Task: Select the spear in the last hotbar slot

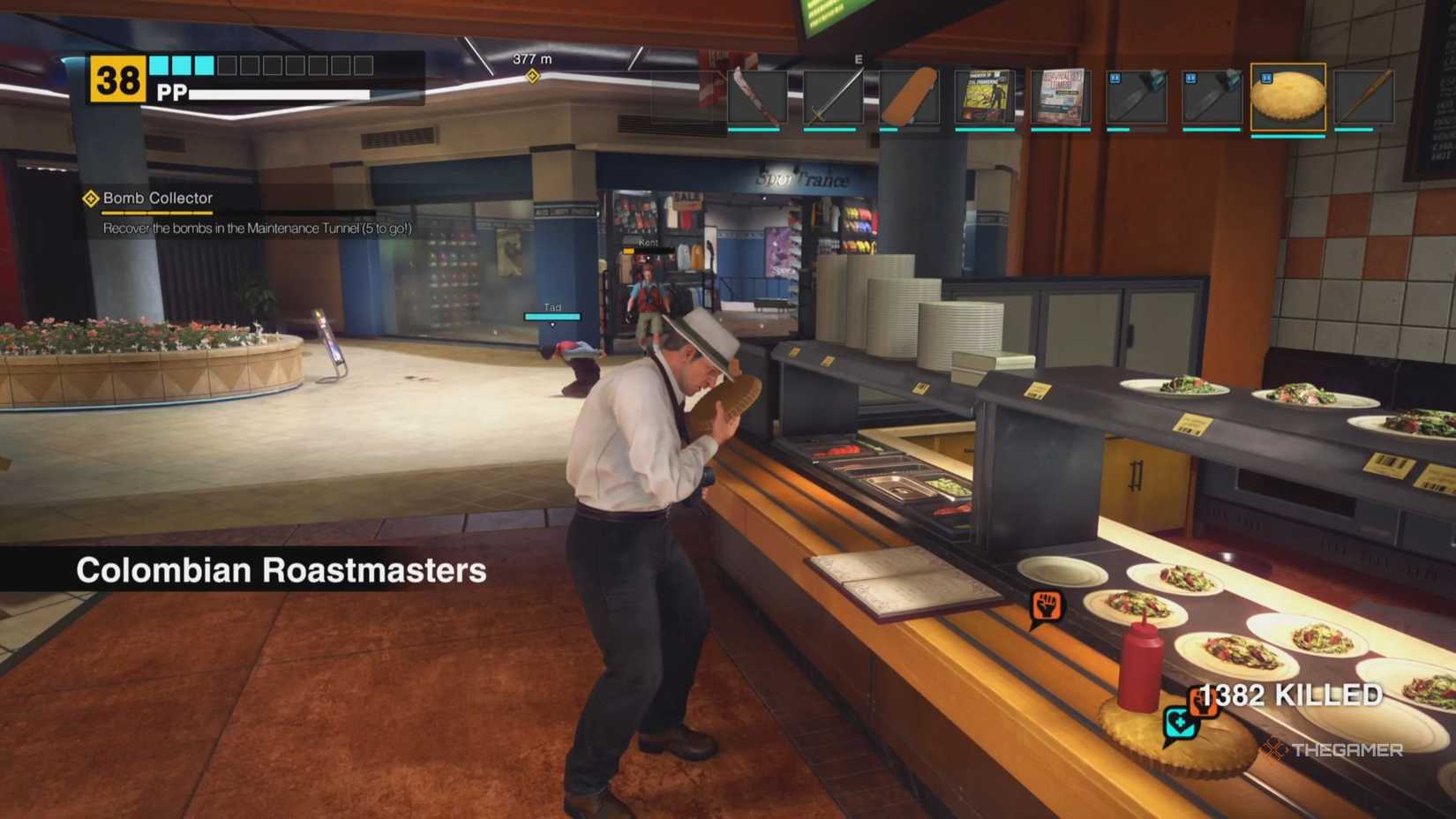Action: click(x=1364, y=97)
